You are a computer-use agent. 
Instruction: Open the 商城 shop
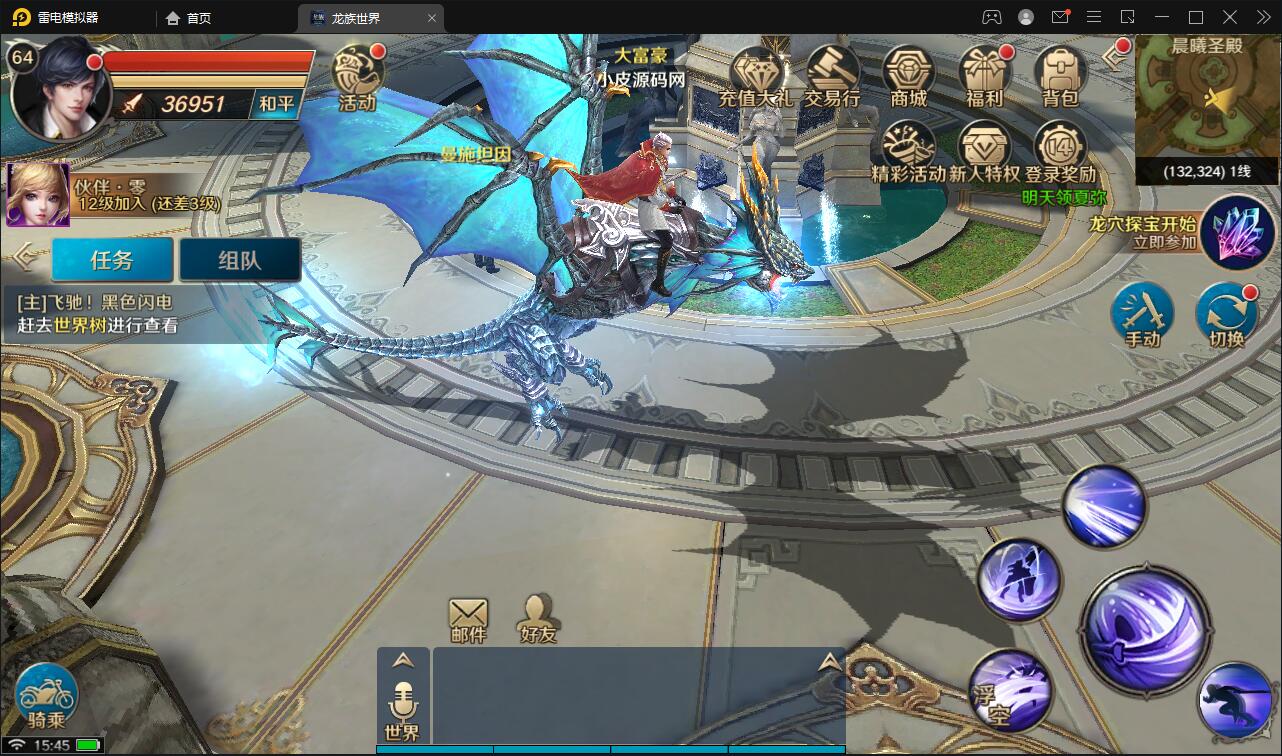click(x=908, y=76)
